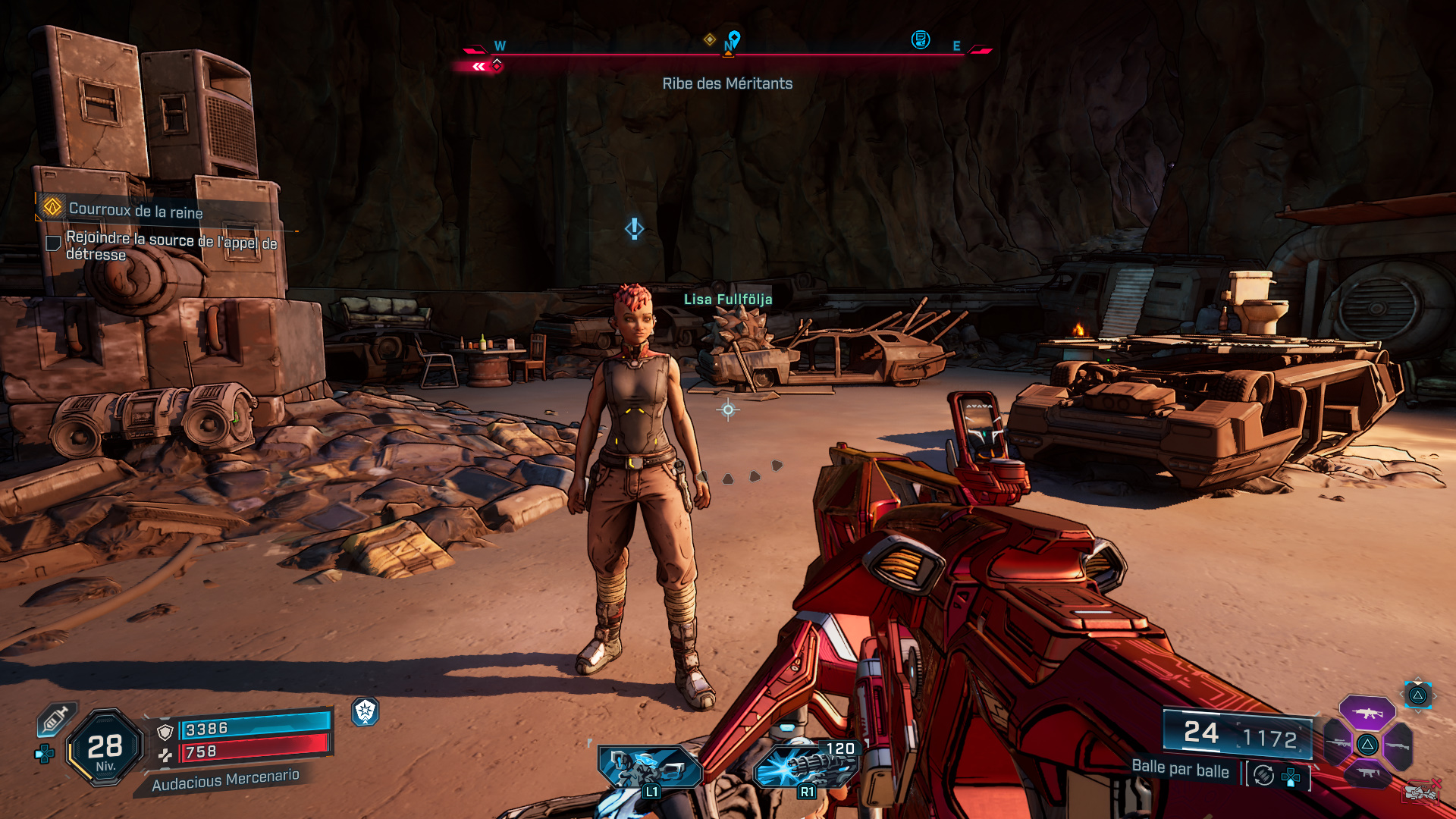This screenshot has width=1456, height=819.
Task: Click the health syringe icon near the level badge
Action: pos(55,718)
